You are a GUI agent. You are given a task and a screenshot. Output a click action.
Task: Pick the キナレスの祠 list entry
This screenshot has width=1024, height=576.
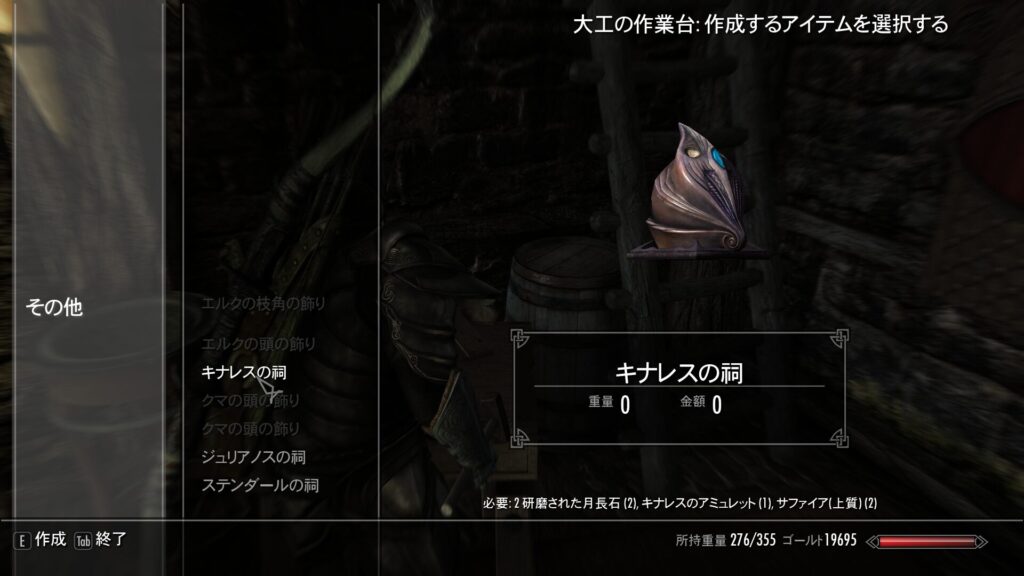coord(251,372)
